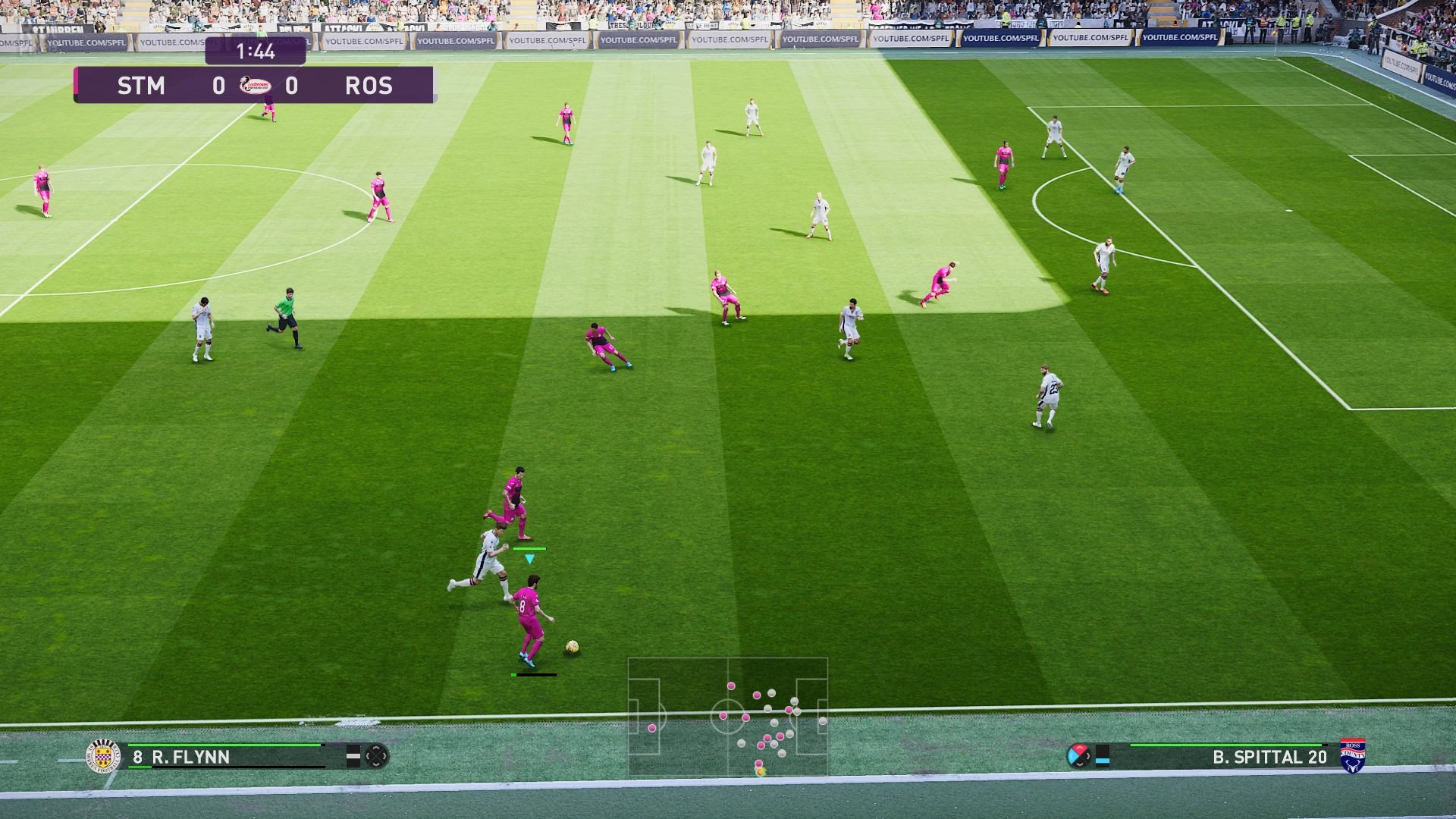Click the green stamina slider under Flynn's name
Image resolution: width=1456 pixels, height=819 pixels.
click(140, 767)
